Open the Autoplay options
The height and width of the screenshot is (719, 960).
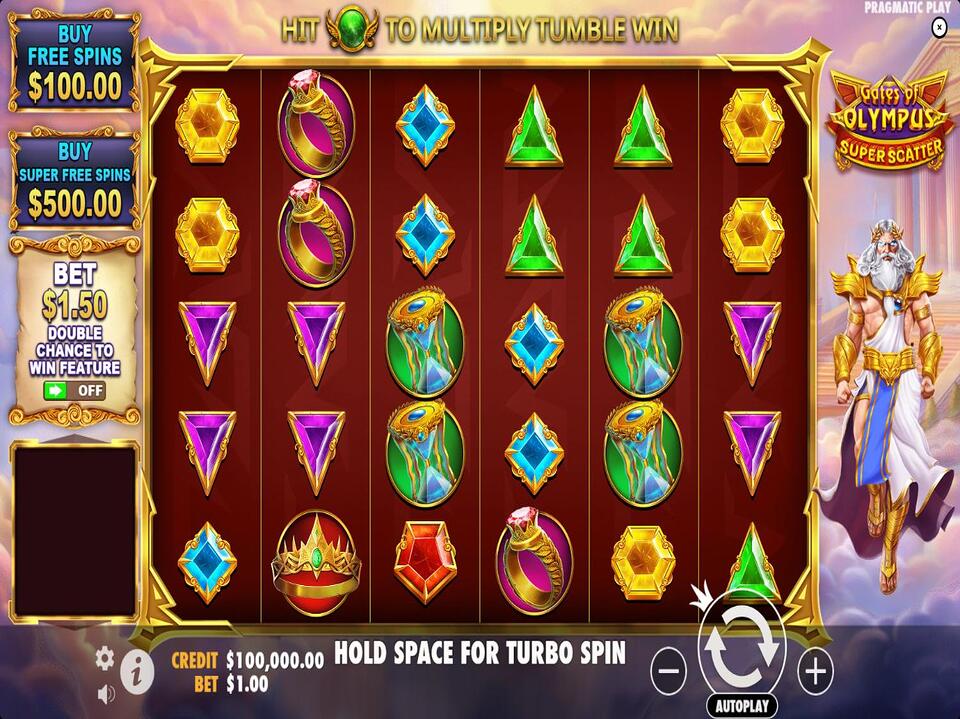click(742, 706)
